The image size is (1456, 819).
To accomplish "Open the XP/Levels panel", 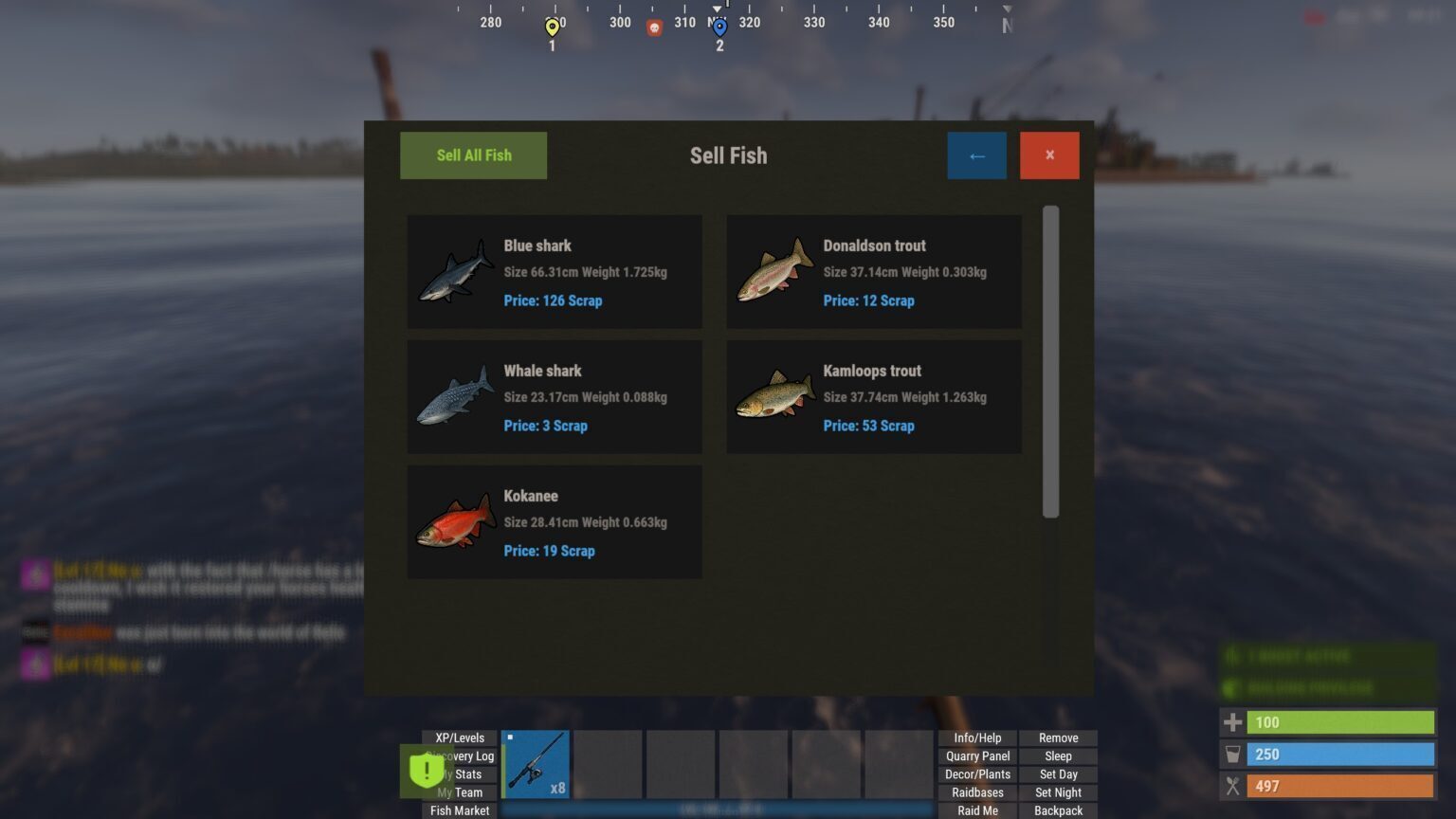I will point(460,737).
